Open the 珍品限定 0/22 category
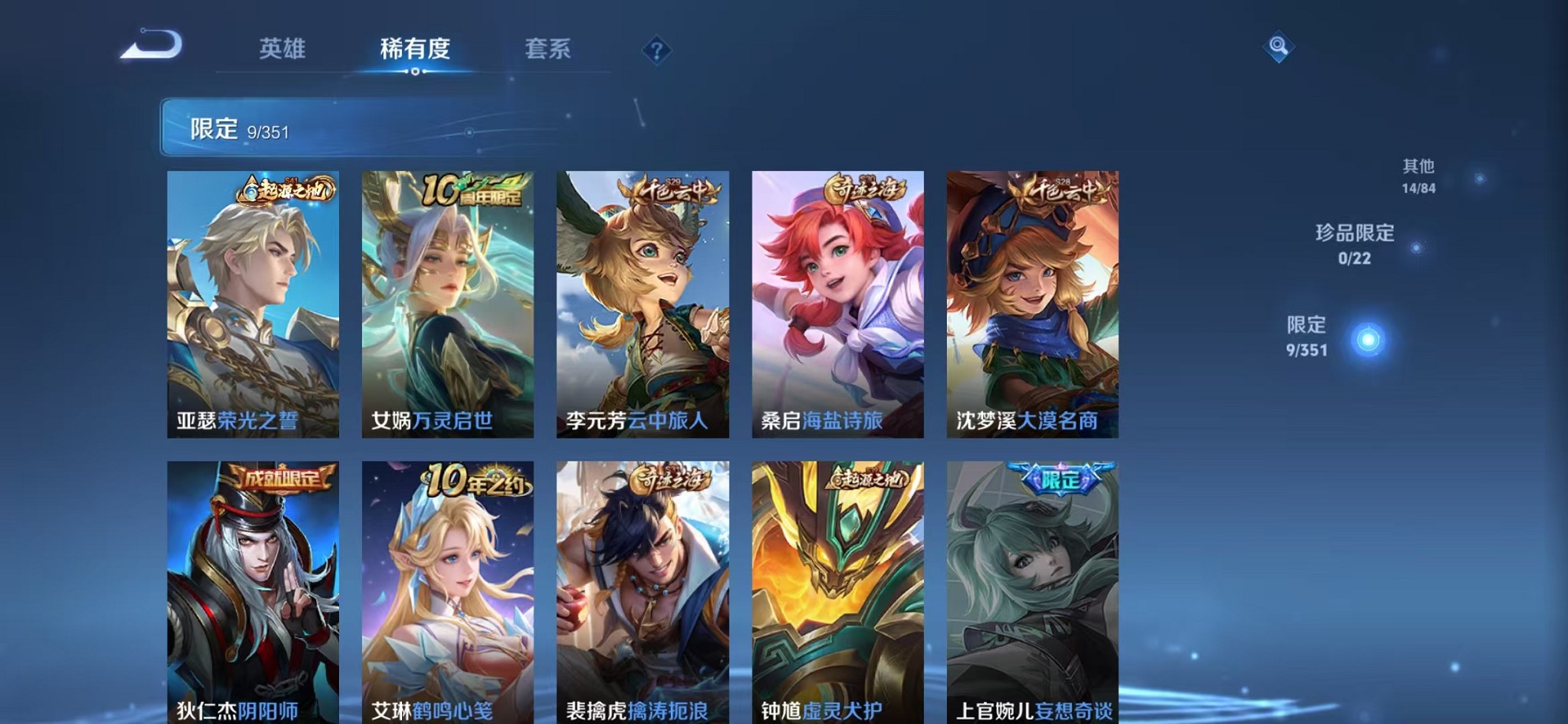The height and width of the screenshot is (724, 1568). [1356, 244]
